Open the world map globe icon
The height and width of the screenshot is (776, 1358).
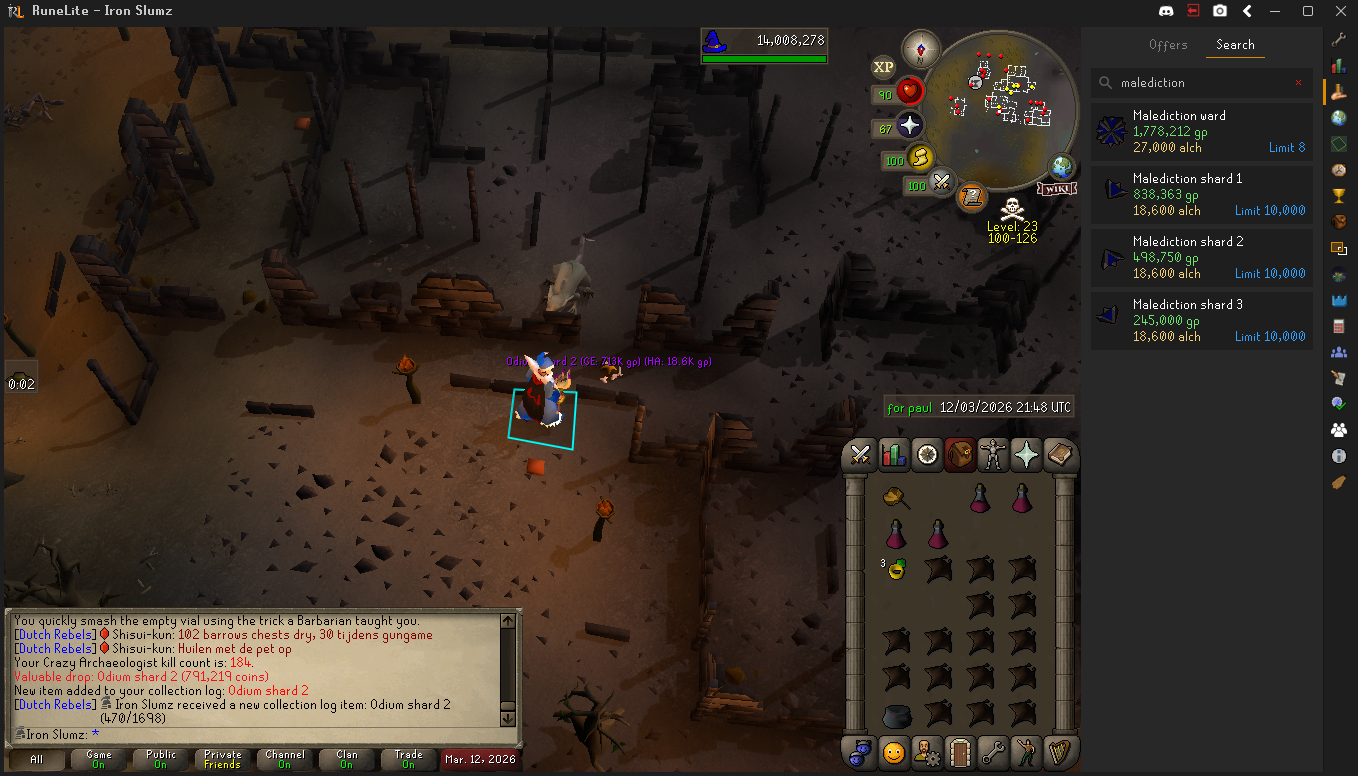[1061, 168]
